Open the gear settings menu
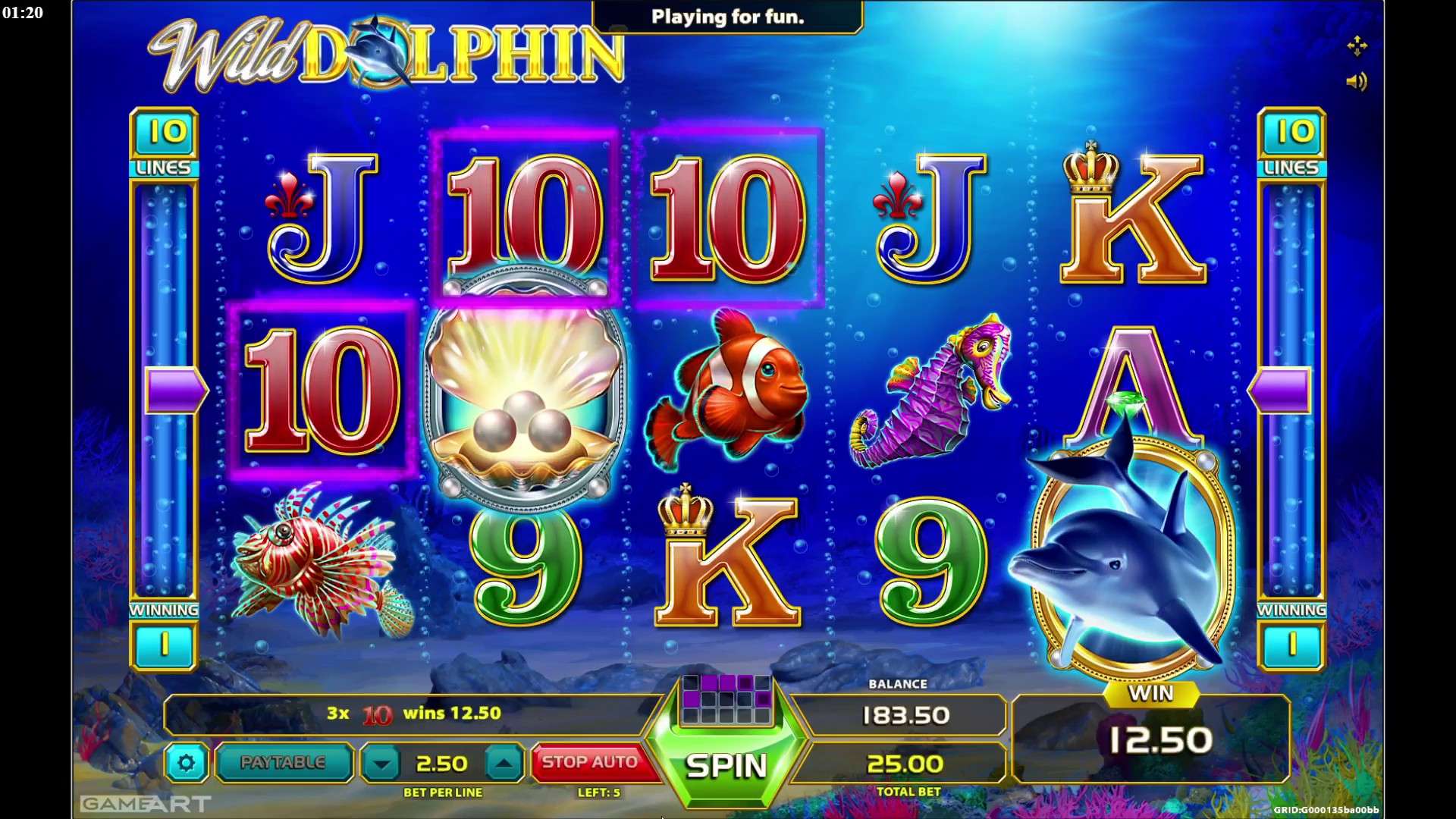 [187, 763]
